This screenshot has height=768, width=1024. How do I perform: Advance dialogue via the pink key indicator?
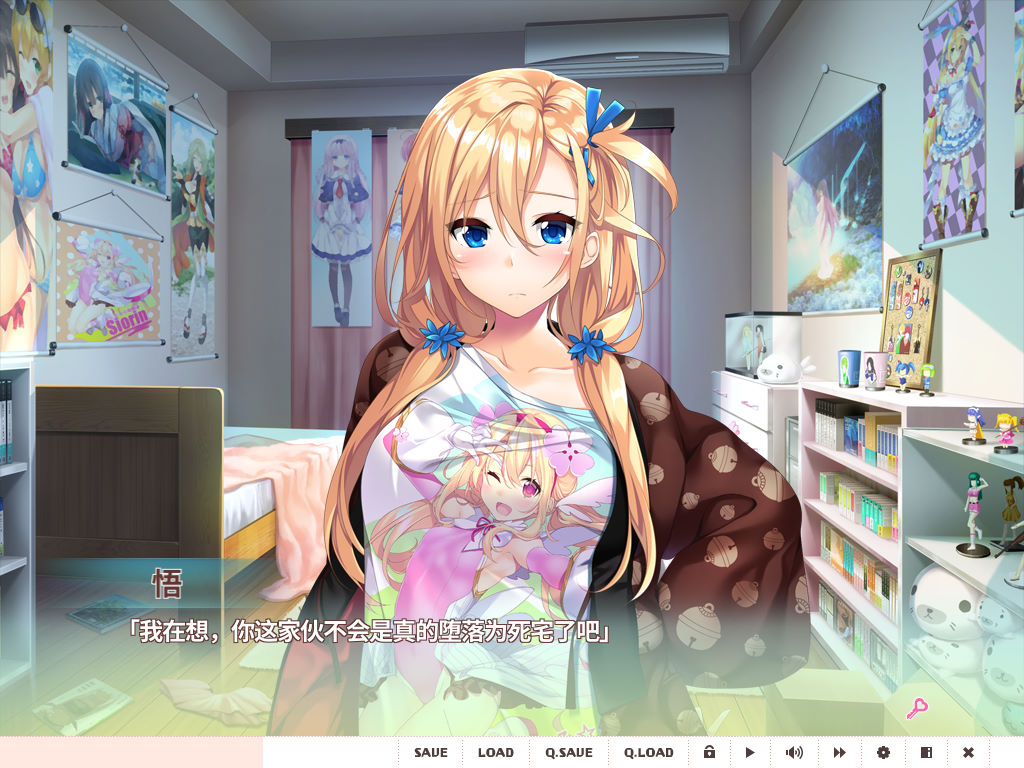pyautogui.click(x=917, y=709)
